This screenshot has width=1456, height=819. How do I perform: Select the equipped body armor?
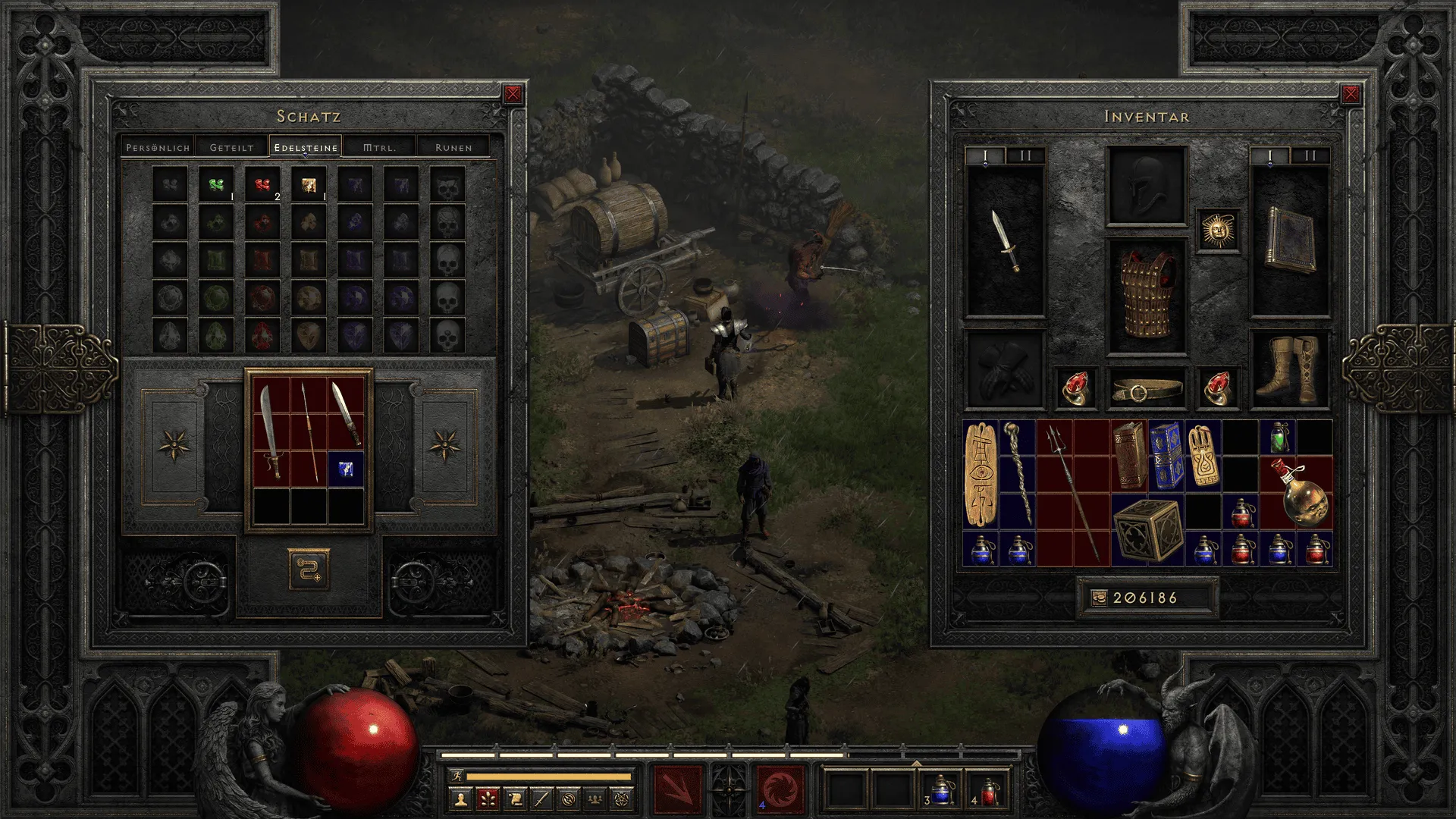point(1147,297)
